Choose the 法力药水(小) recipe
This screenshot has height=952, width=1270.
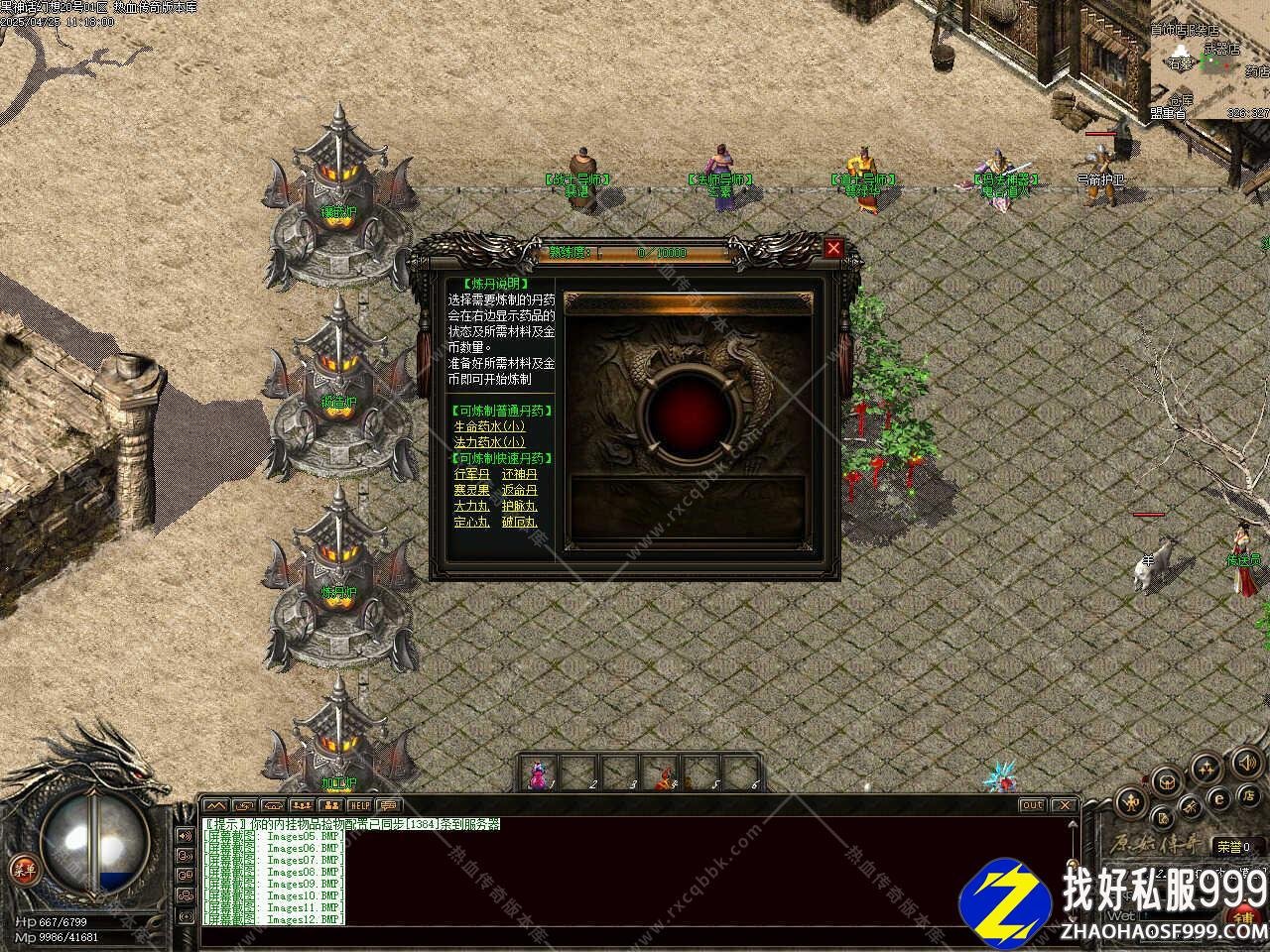tap(489, 441)
